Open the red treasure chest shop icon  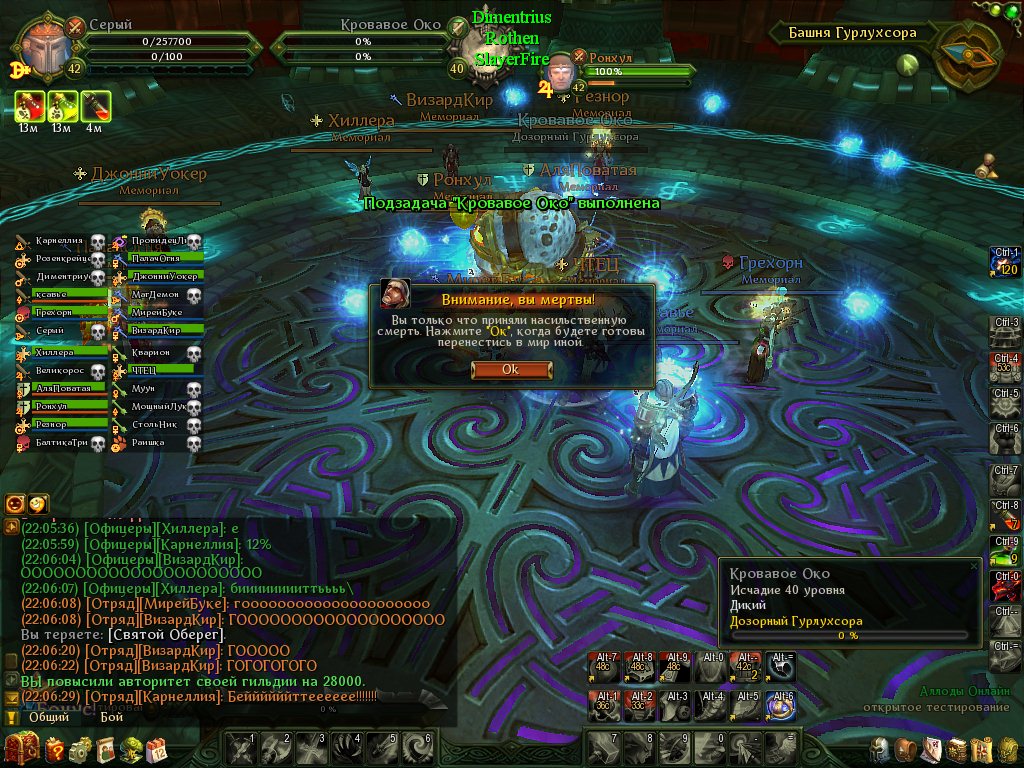20,748
